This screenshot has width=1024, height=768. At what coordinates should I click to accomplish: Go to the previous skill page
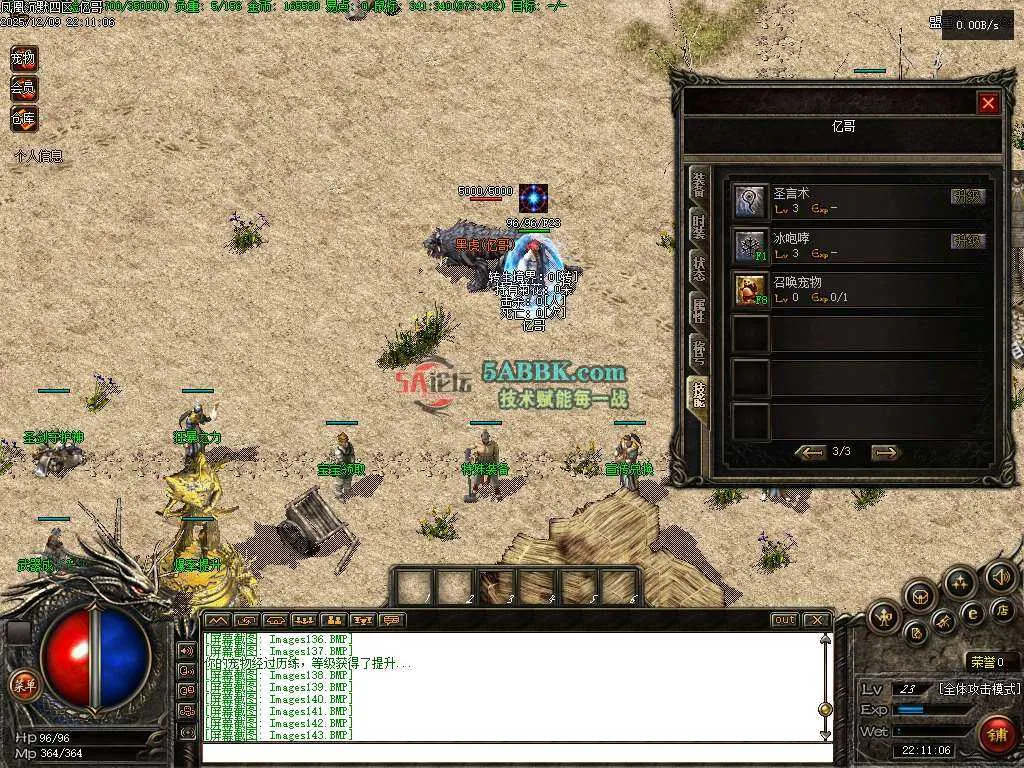coord(809,453)
